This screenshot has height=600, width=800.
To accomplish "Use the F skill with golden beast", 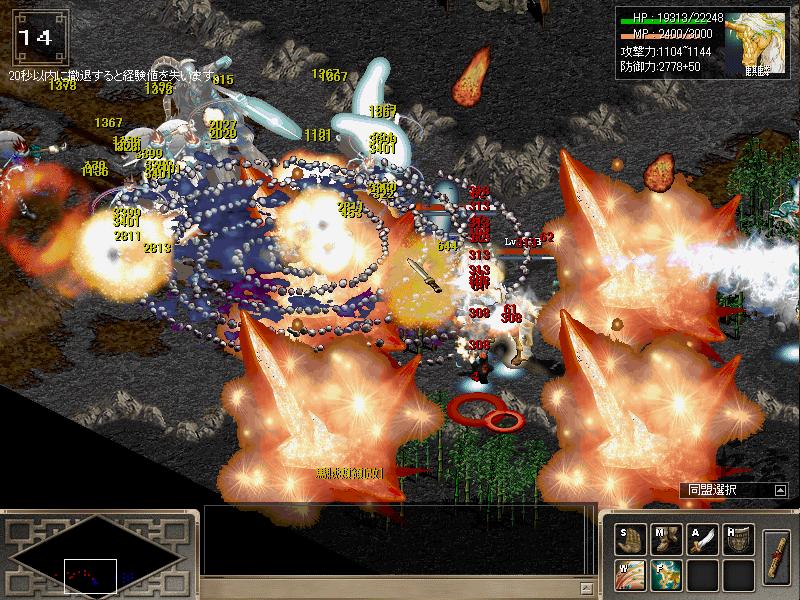I will click(x=666, y=574).
